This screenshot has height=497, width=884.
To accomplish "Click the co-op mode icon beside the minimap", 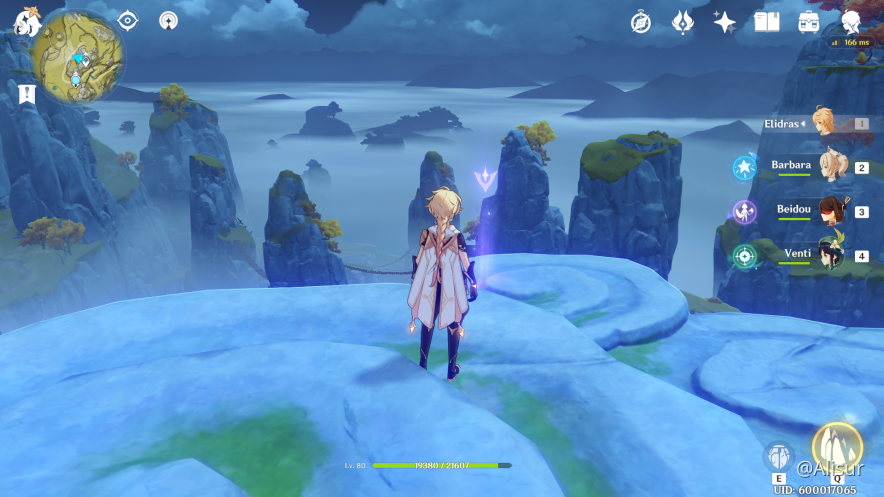I will click(169, 20).
